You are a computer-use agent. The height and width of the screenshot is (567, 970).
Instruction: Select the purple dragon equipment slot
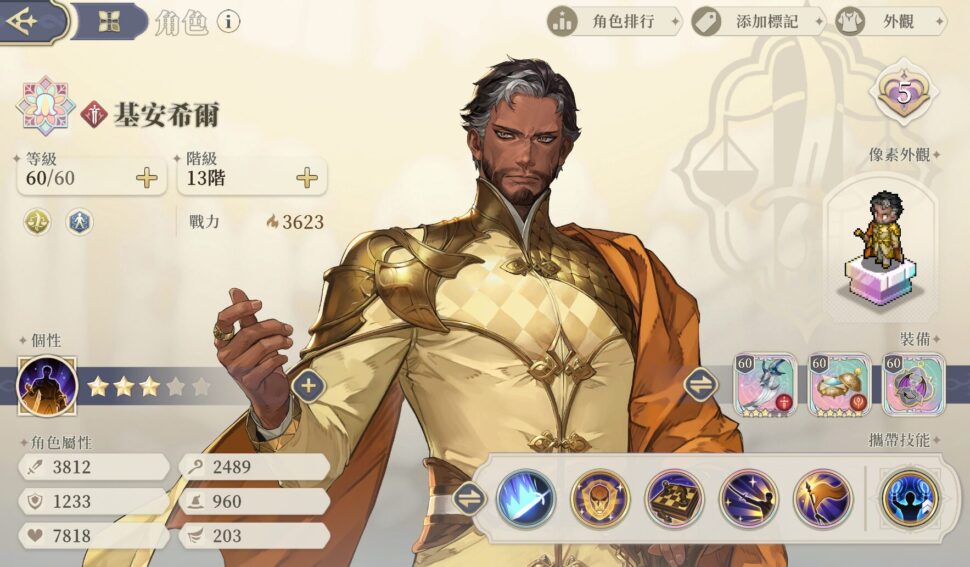[913, 385]
